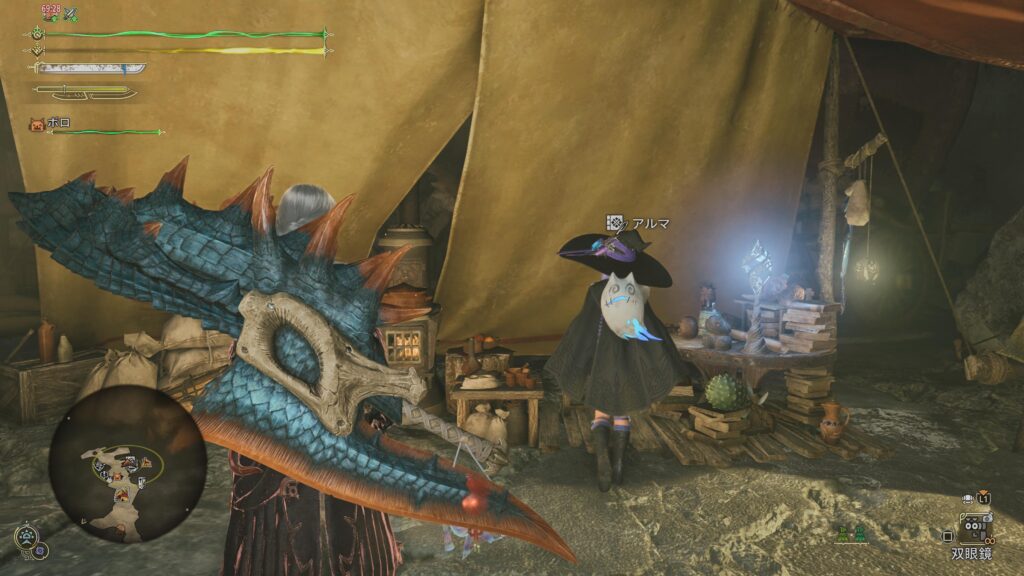Select the binoculars (双眼鏡) item slot

[974, 526]
